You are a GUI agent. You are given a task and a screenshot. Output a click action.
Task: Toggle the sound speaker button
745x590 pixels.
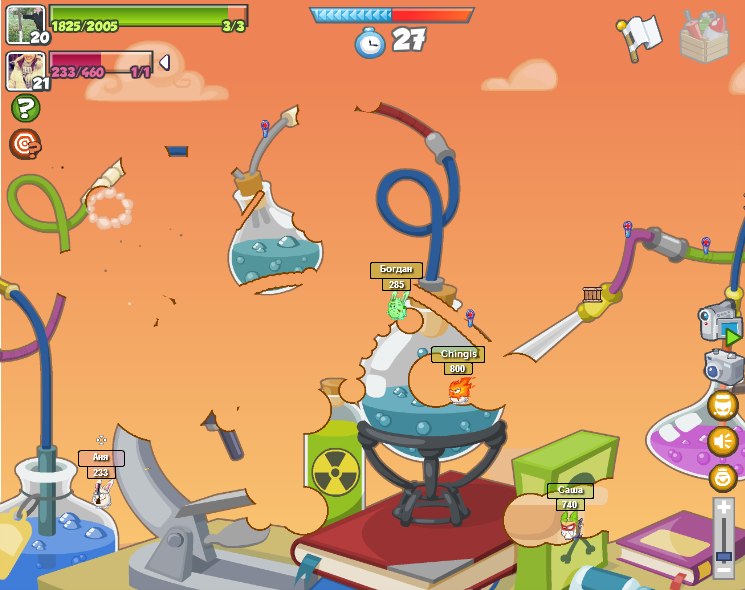tap(723, 441)
